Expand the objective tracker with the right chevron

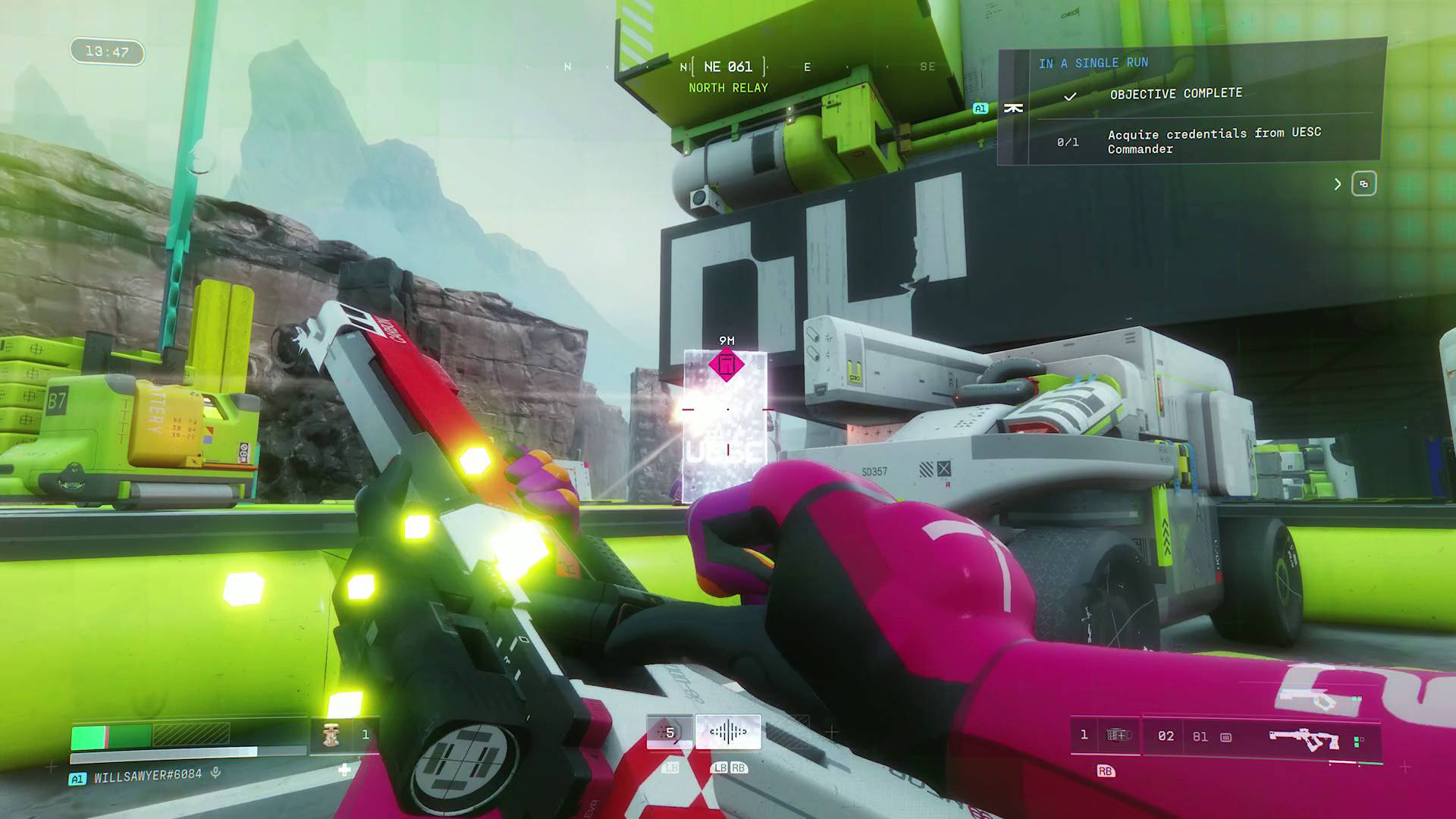click(x=1338, y=184)
